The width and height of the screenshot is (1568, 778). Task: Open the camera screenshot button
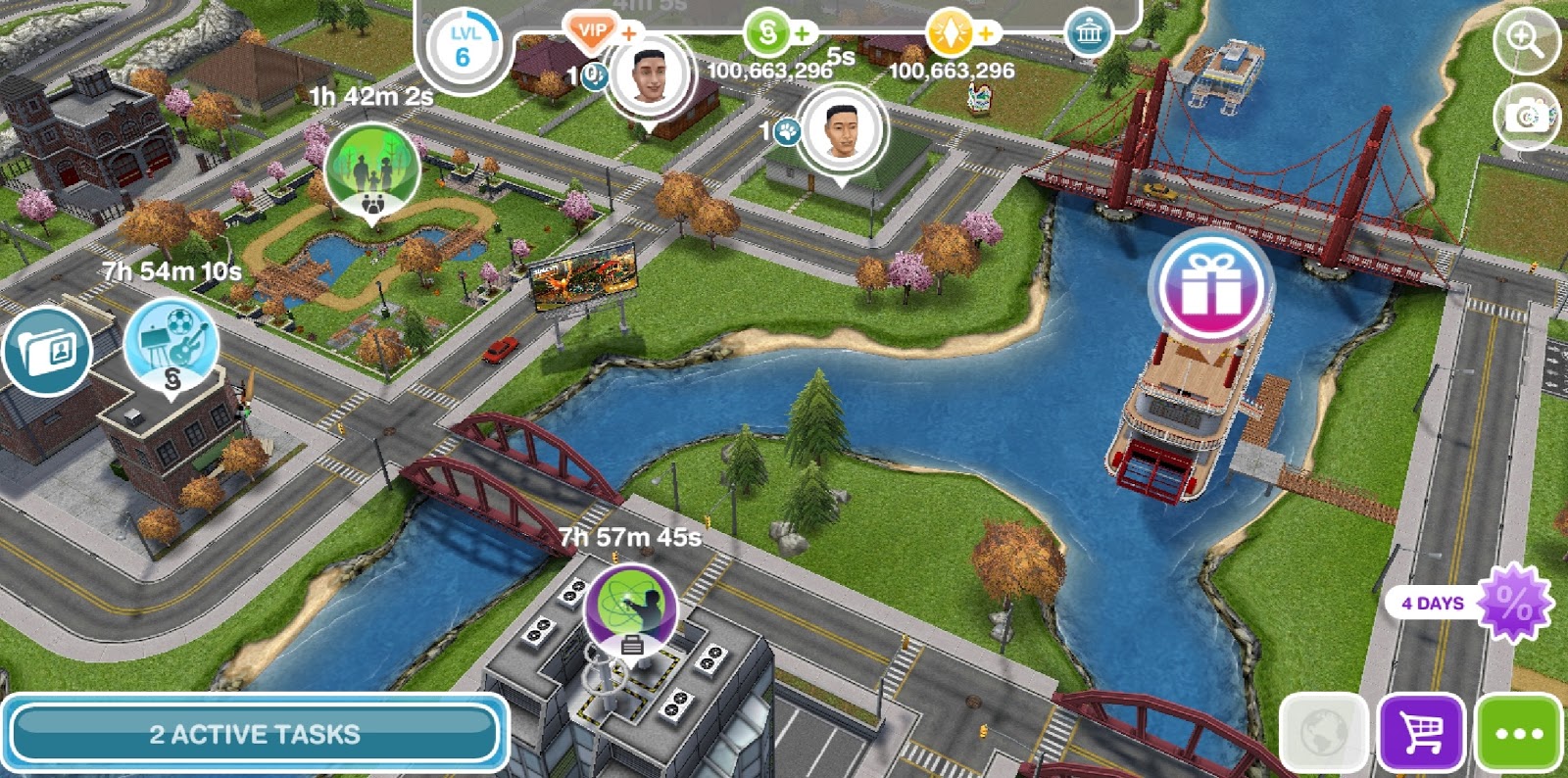tap(1526, 117)
